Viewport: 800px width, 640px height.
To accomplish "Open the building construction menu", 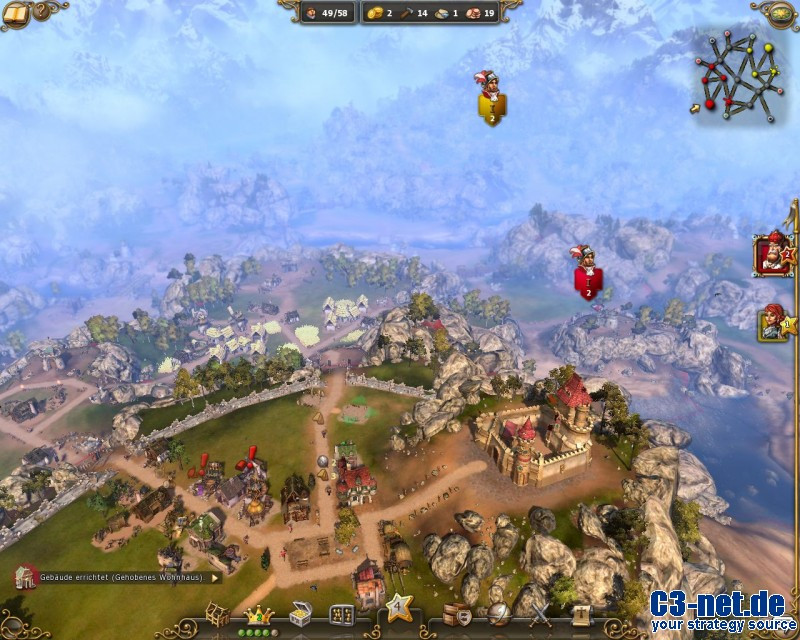I will click(x=217, y=613).
